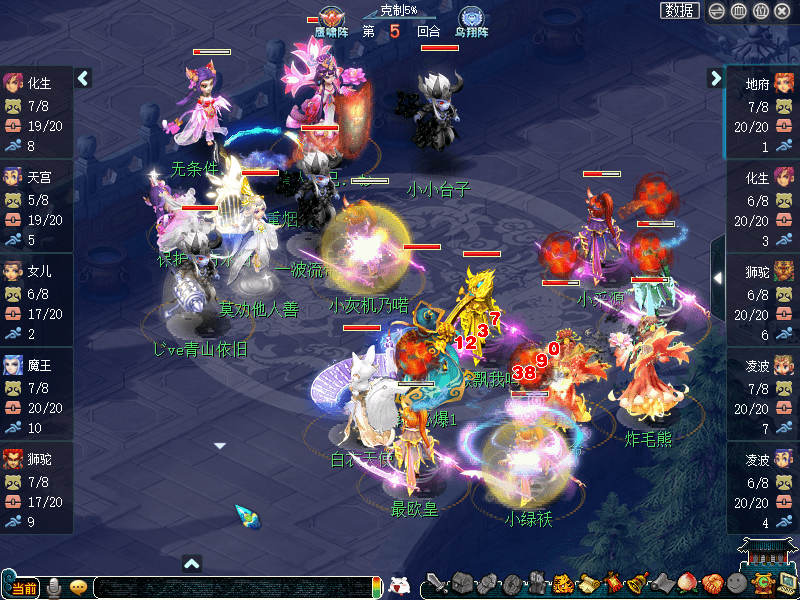Click the swap arrows button beside 数据
800x600 pixels.
pos(716,11)
